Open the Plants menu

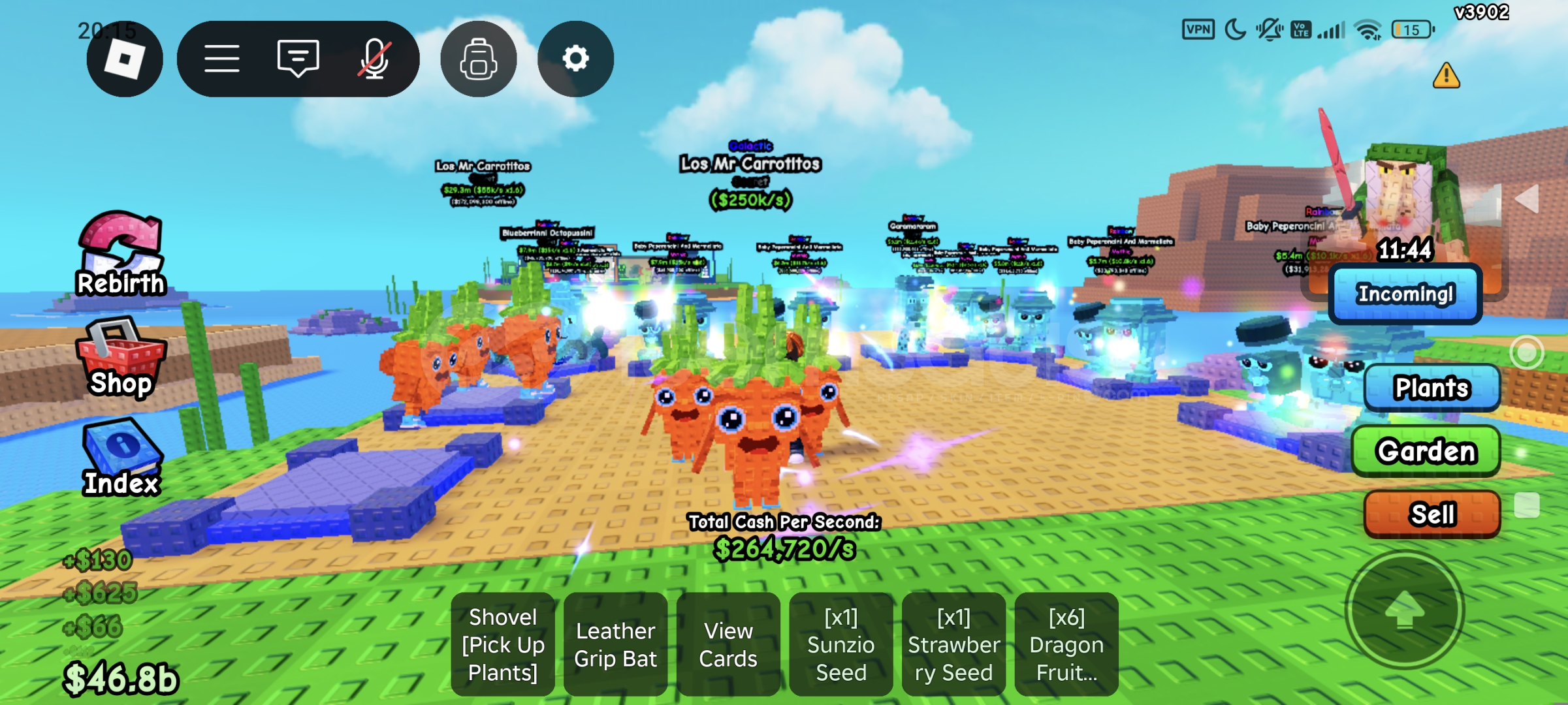pos(1432,387)
